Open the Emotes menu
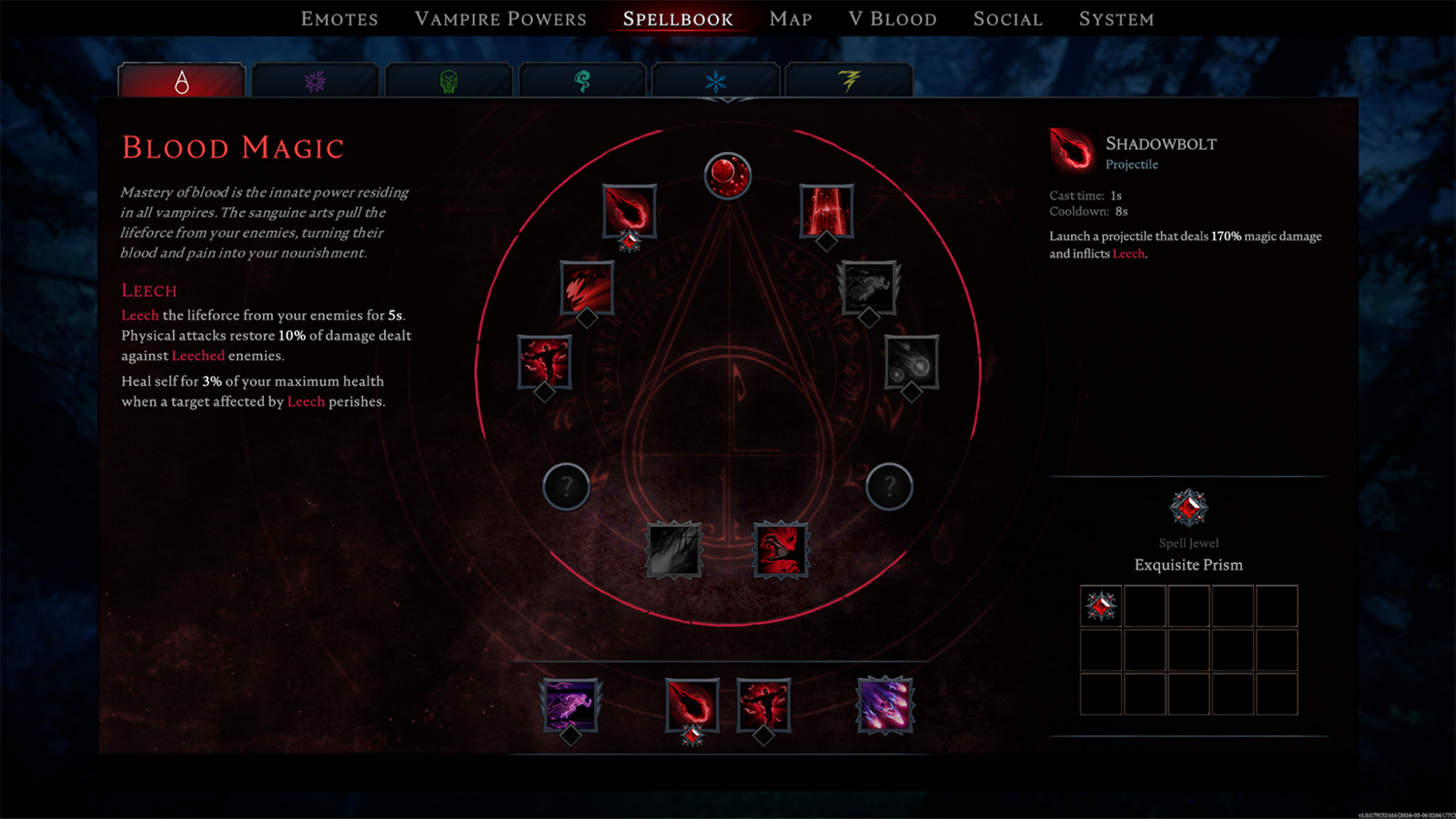The image size is (1456, 819). tap(339, 19)
